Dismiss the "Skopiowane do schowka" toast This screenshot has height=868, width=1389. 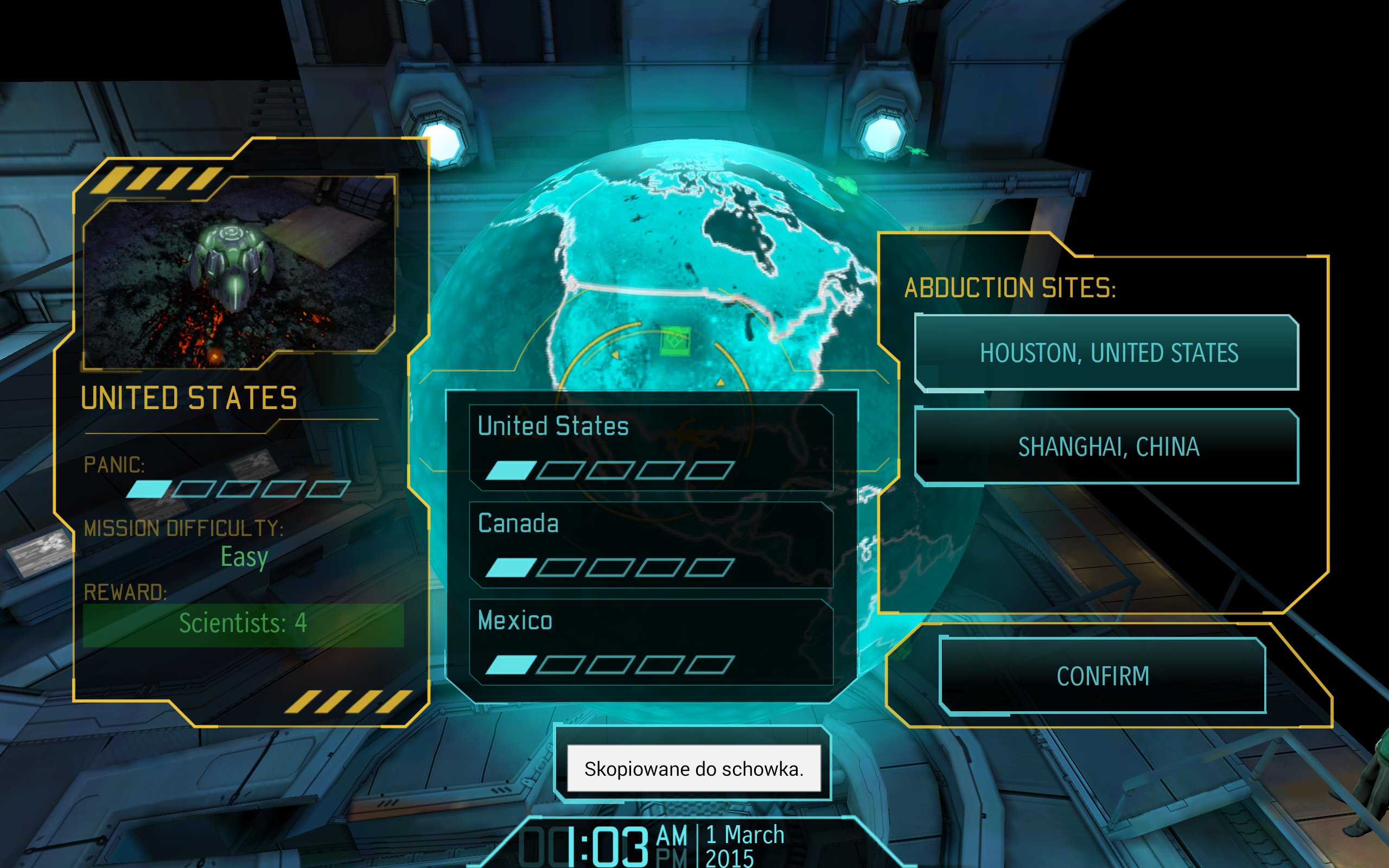pos(693,769)
